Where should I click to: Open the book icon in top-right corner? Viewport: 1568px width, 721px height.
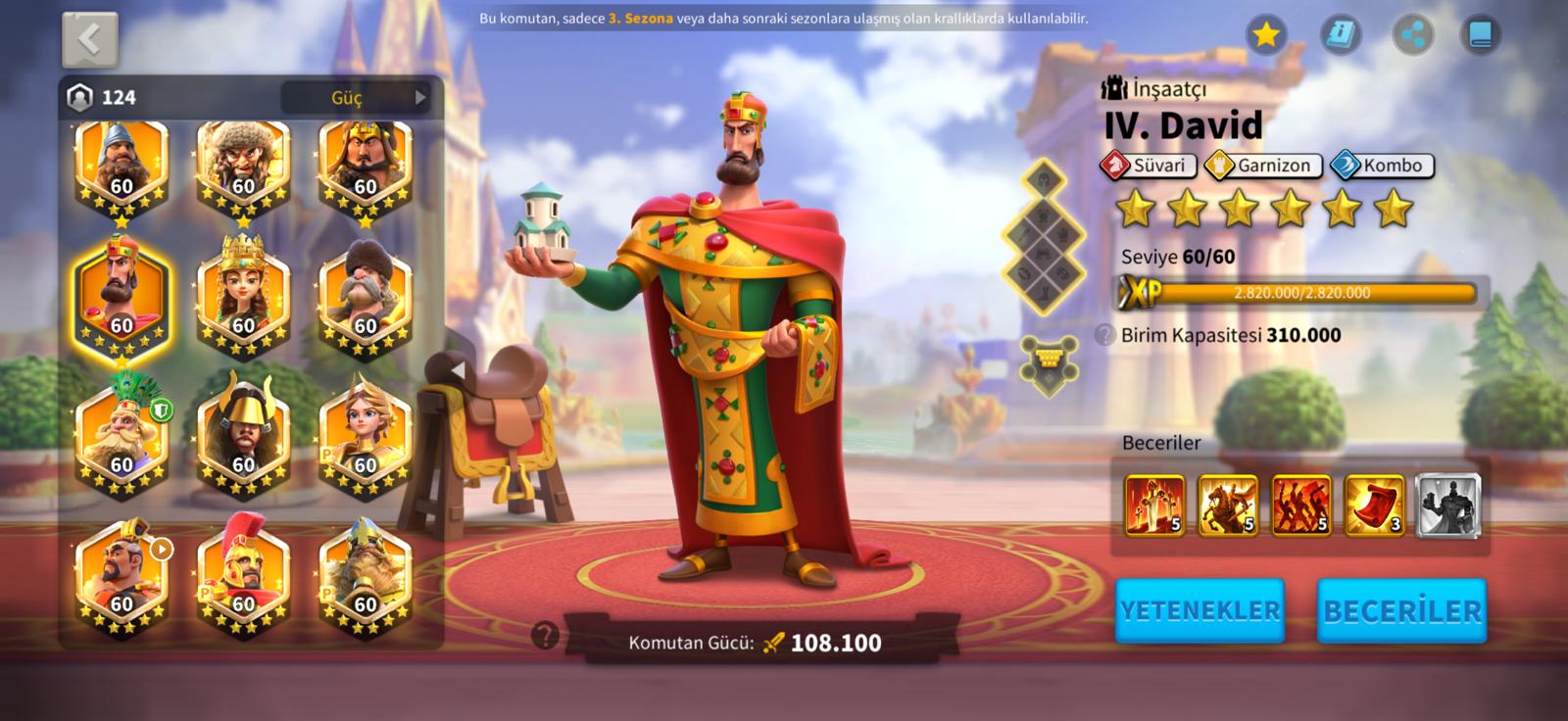(1480, 36)
